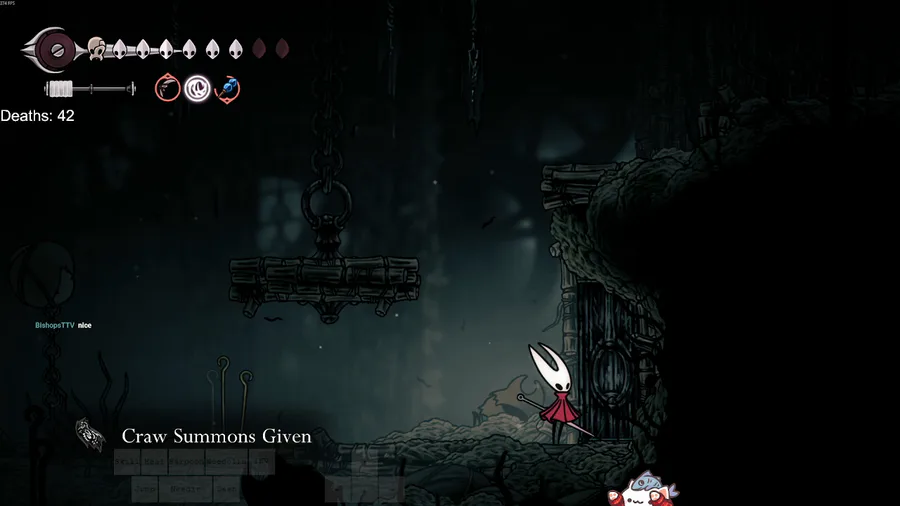Open the Craw Summons Given notification
The height and width of the screenshot is (506, 900).
click(x=216, y=436)
